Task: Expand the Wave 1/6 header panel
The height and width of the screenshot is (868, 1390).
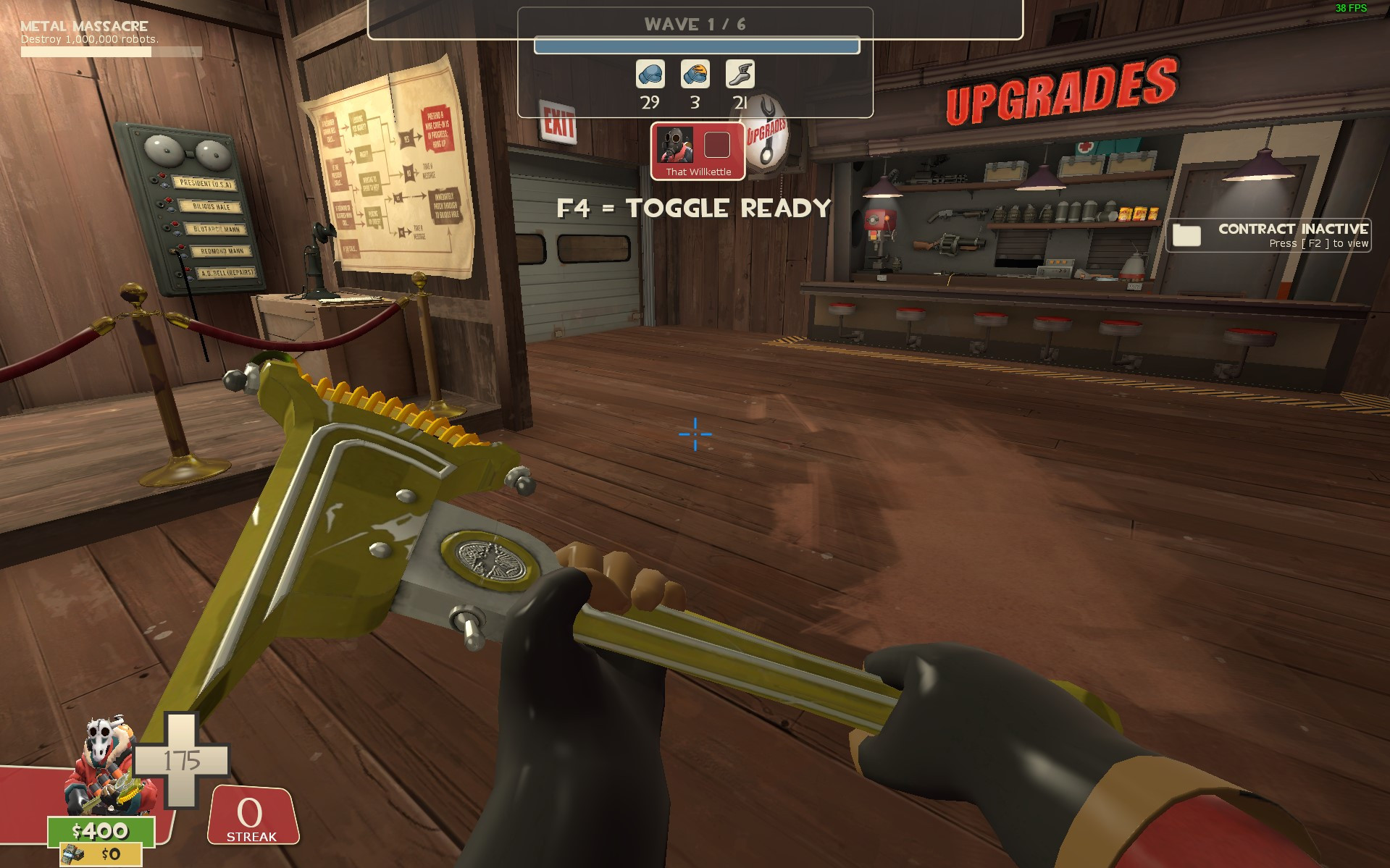Action: (x=694, y=23)
